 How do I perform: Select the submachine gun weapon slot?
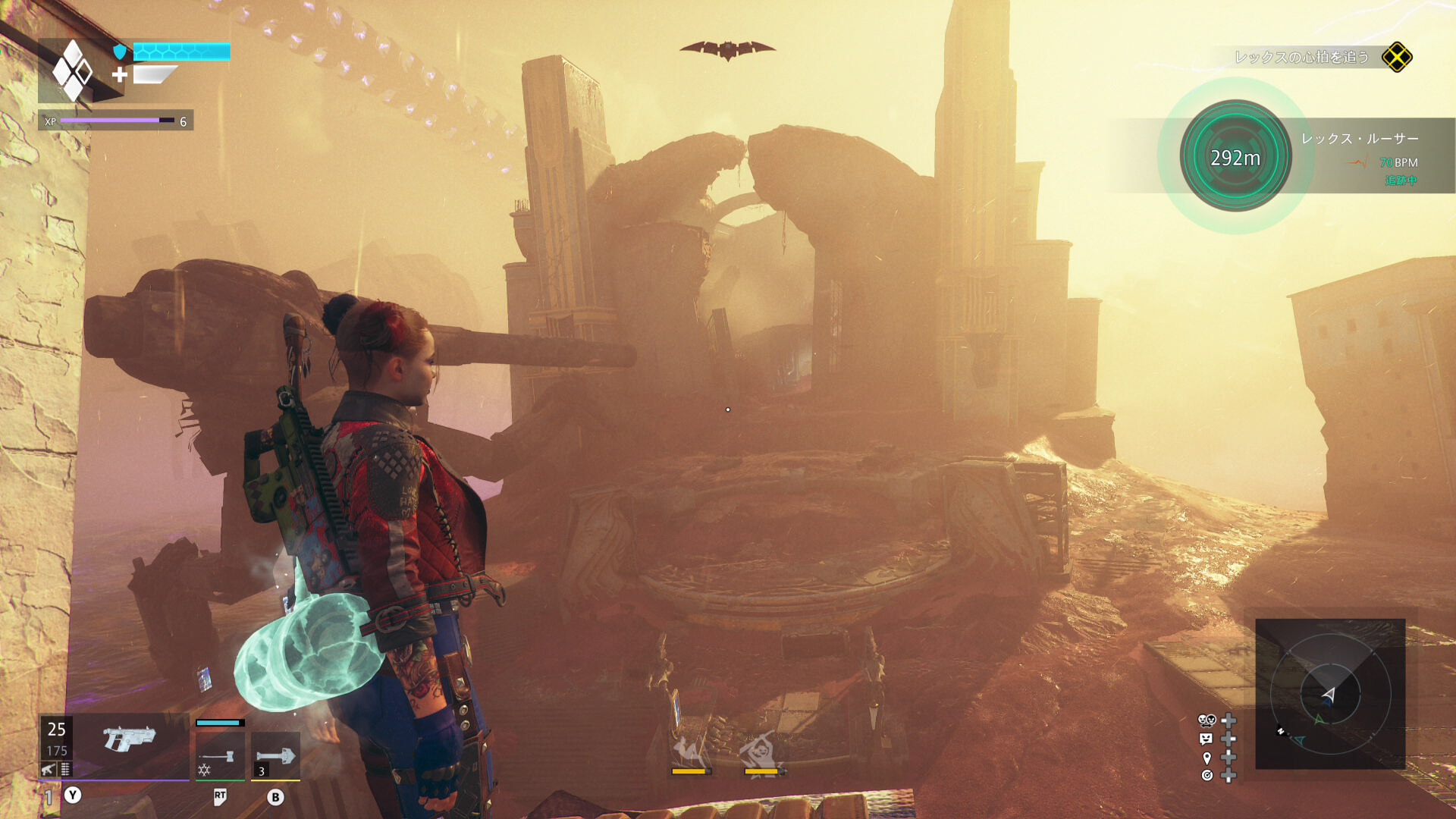tap(129, 739)
